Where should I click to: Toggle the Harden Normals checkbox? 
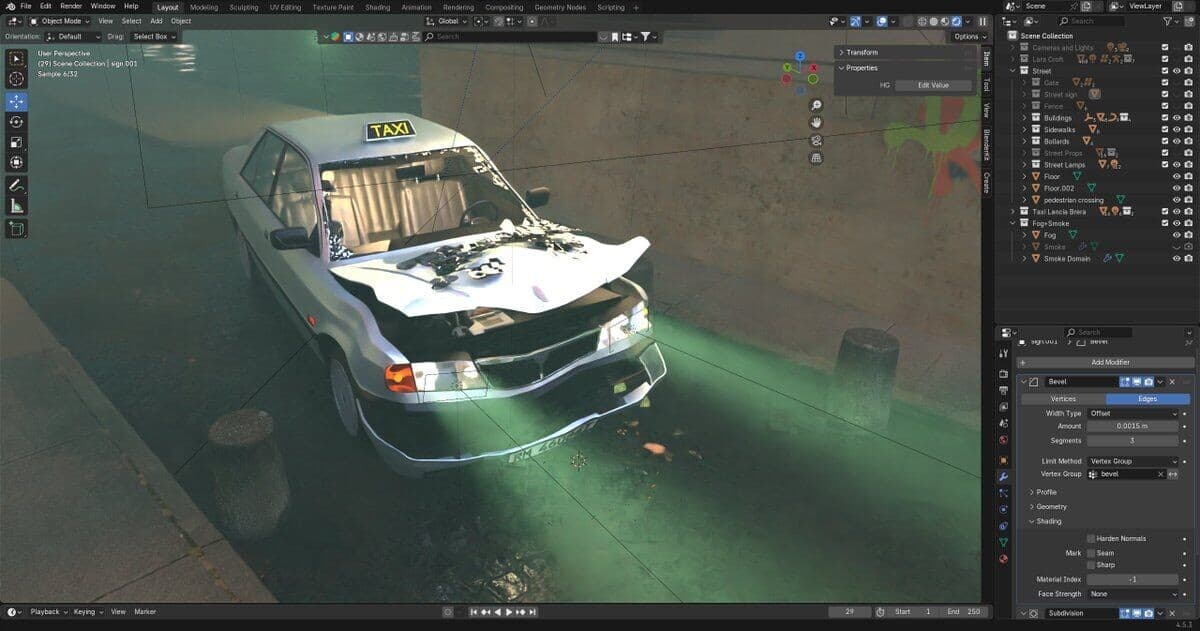click(x=1090, y=539)
